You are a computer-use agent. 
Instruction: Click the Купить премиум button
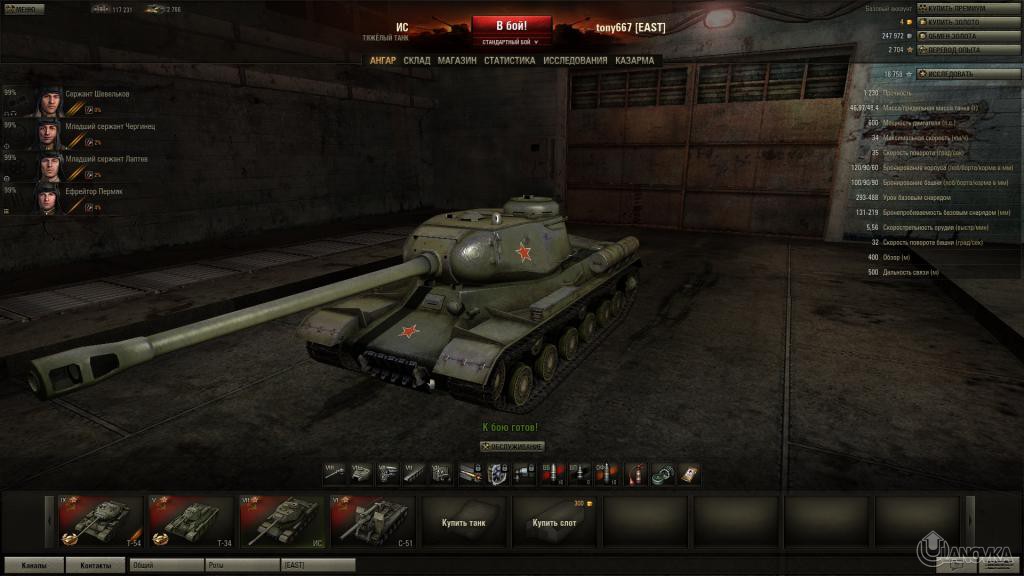click(x=955, y=8)
